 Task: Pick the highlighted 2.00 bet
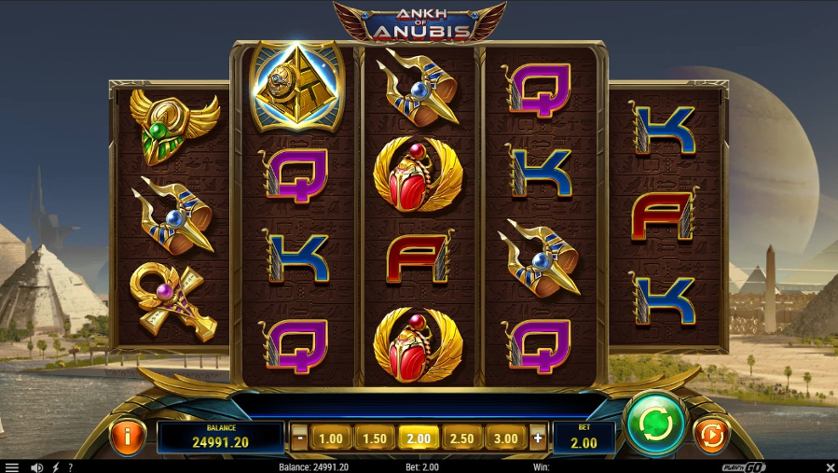pyautogui.click(x=418, y=437)
